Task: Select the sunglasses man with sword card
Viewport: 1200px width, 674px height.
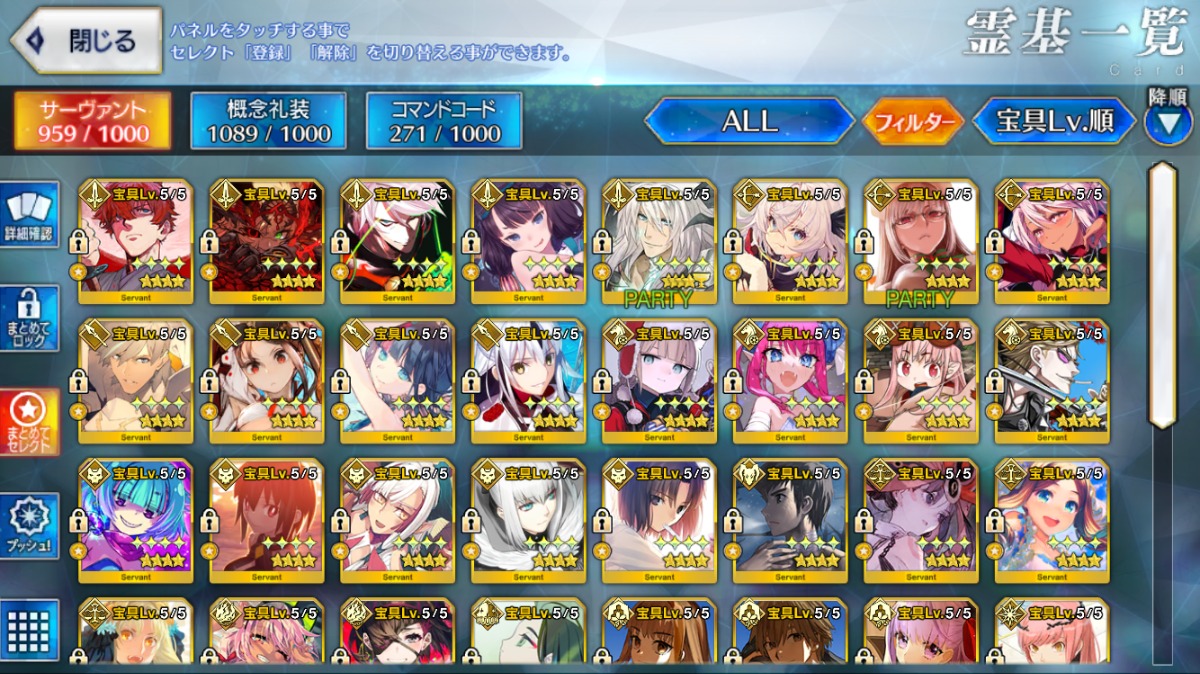Action: click(x=1052, y=380)
